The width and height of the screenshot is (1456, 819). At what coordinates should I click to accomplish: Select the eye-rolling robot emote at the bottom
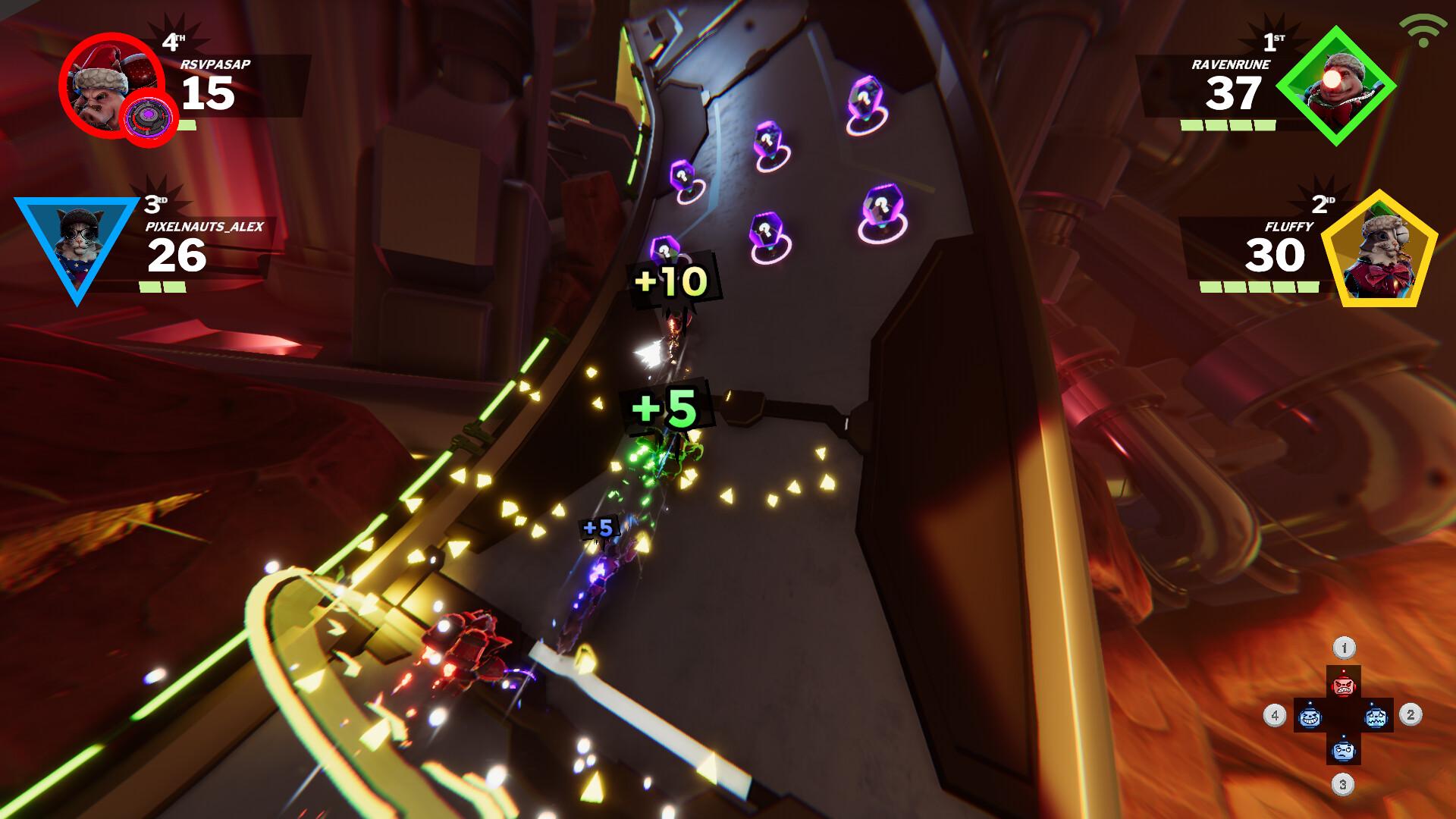pyautogui.click(x=1343, y=751)
